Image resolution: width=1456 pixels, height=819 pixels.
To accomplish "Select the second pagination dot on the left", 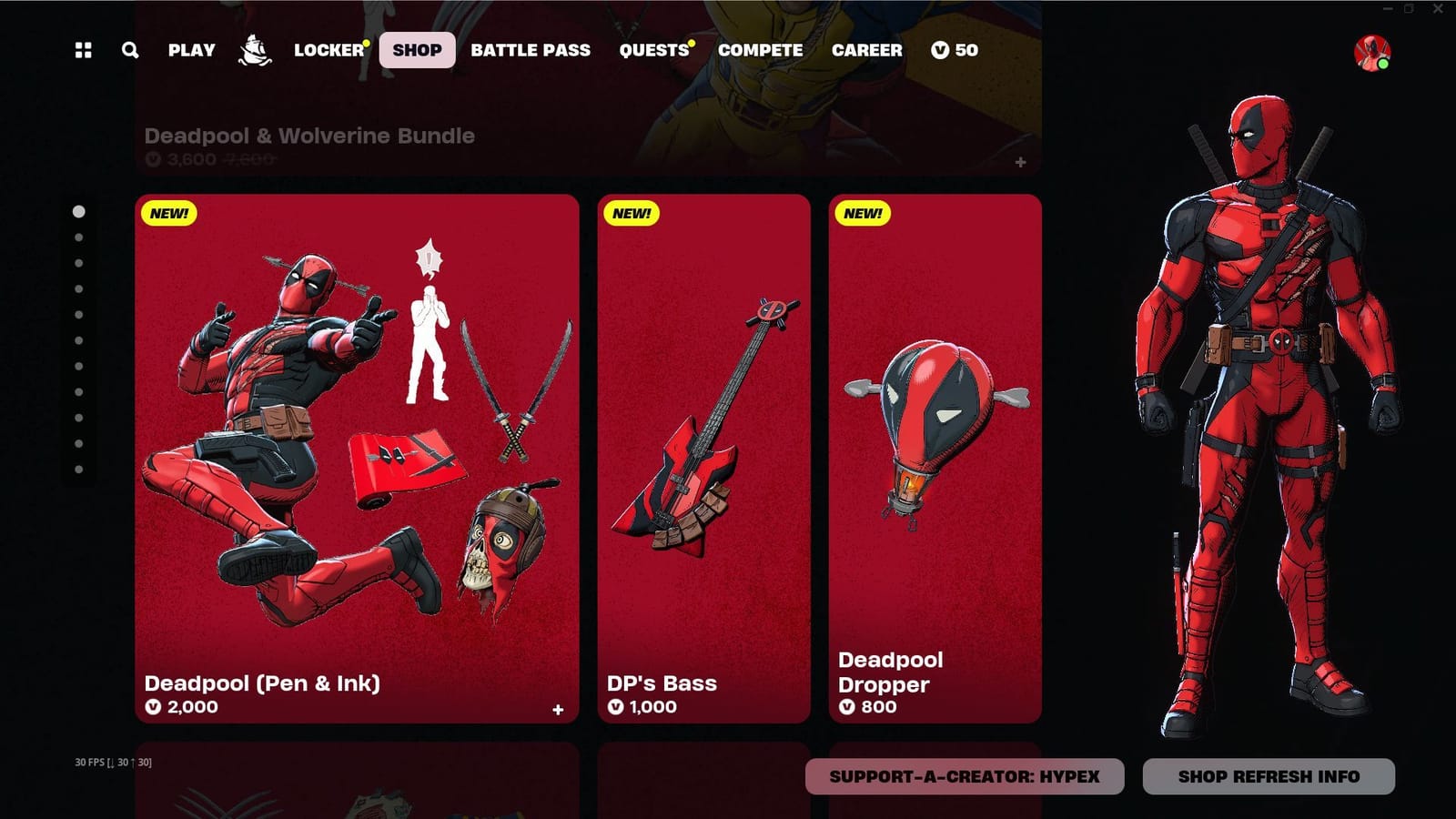I will (77, 237).
